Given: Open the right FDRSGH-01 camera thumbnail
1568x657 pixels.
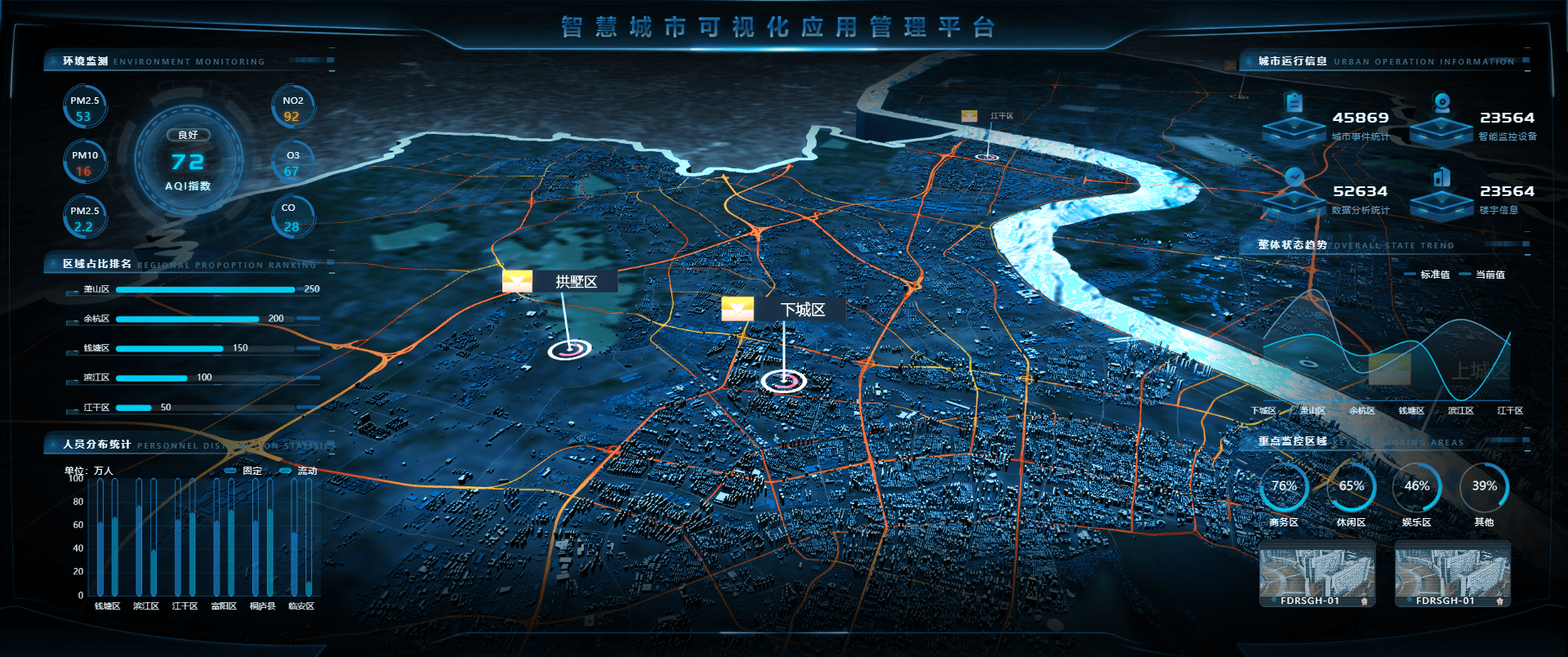Looking at the screenshot, I should [1452, 574].
